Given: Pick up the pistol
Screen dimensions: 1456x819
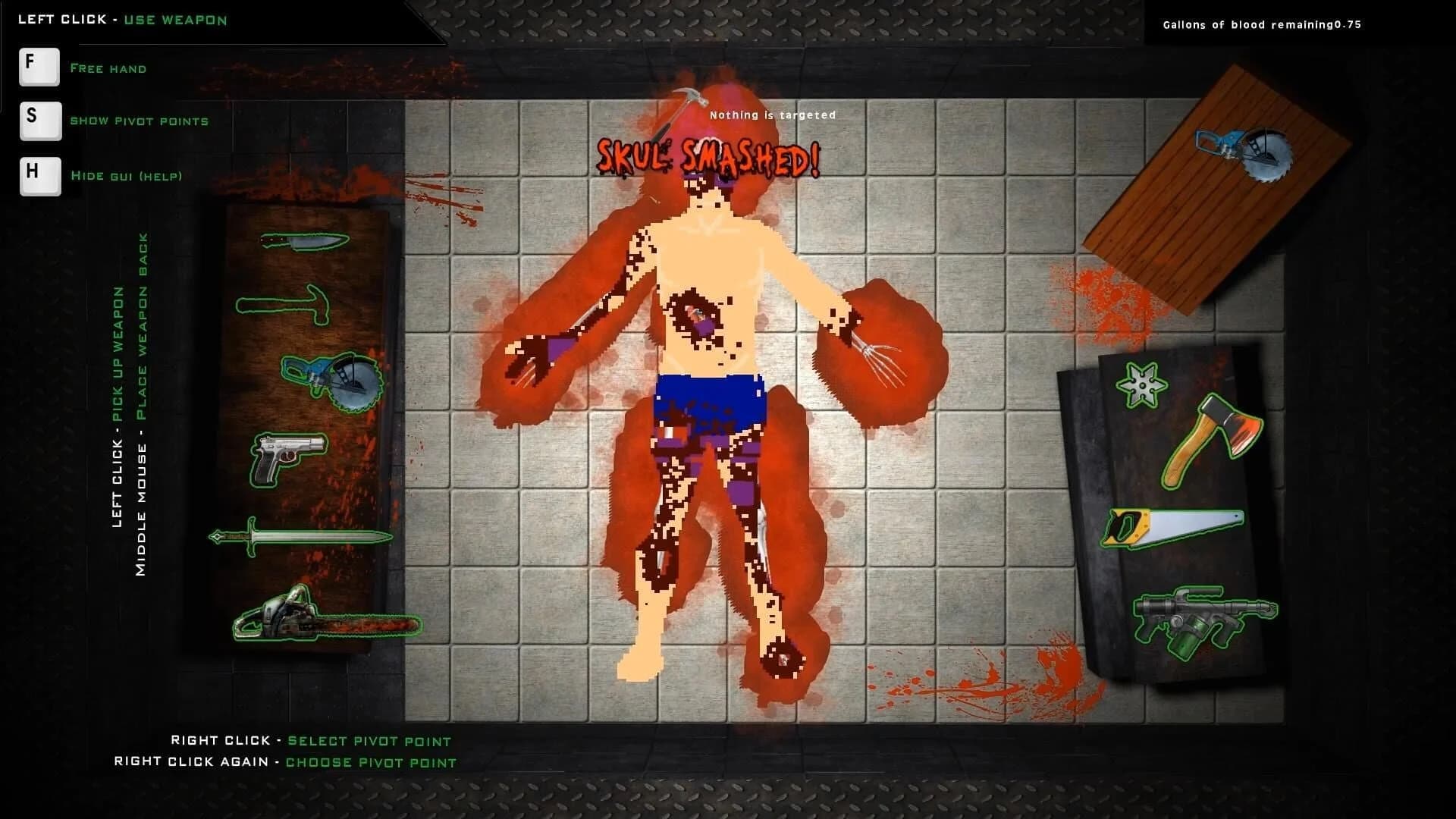Looking at the screenshot, I should (288, 459).
